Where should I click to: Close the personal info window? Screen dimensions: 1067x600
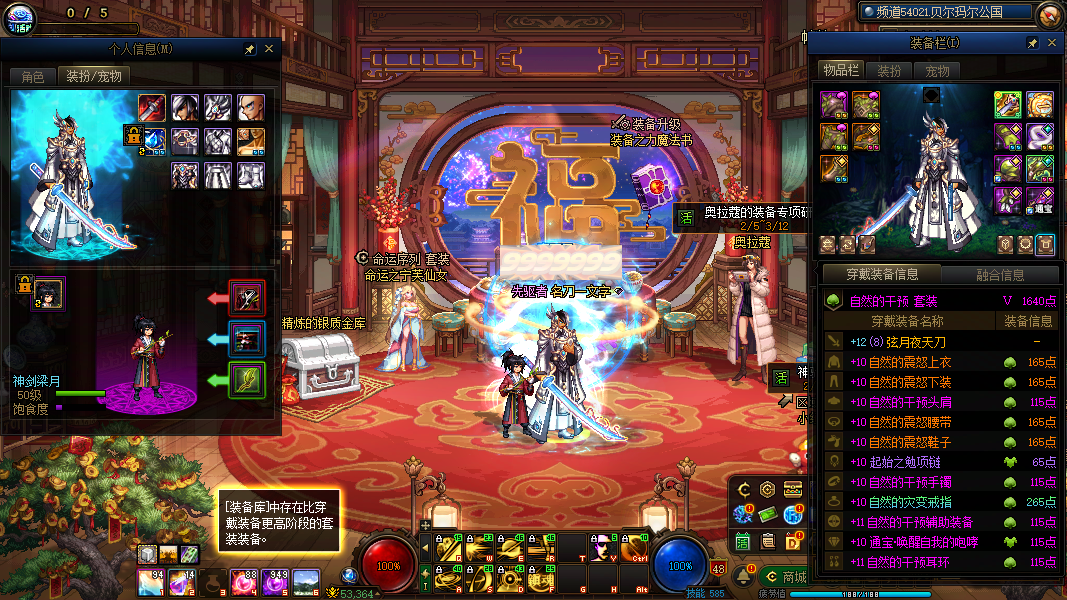(268, 48)
